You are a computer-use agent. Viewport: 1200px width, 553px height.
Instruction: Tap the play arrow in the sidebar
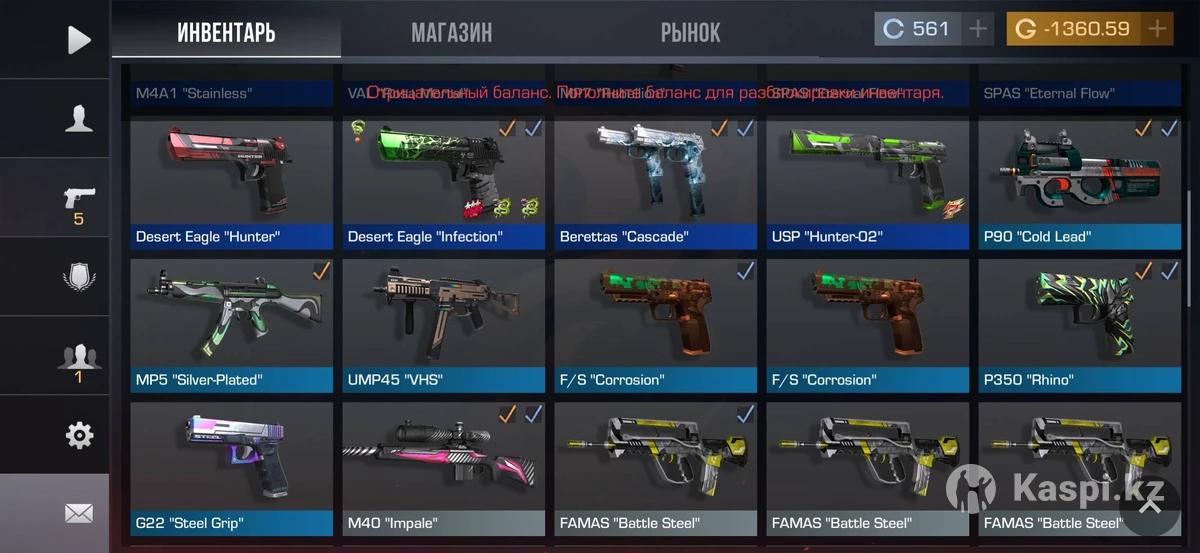[78, 40]
